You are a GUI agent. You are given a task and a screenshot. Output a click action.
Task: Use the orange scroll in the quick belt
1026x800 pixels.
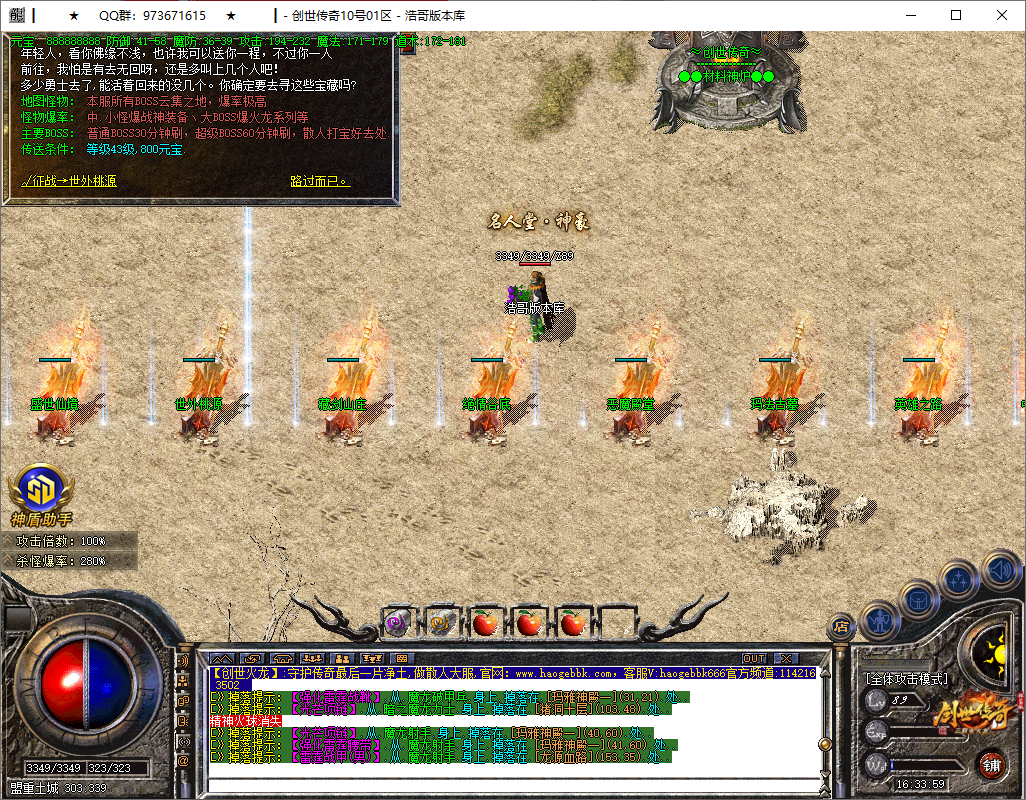441,623
